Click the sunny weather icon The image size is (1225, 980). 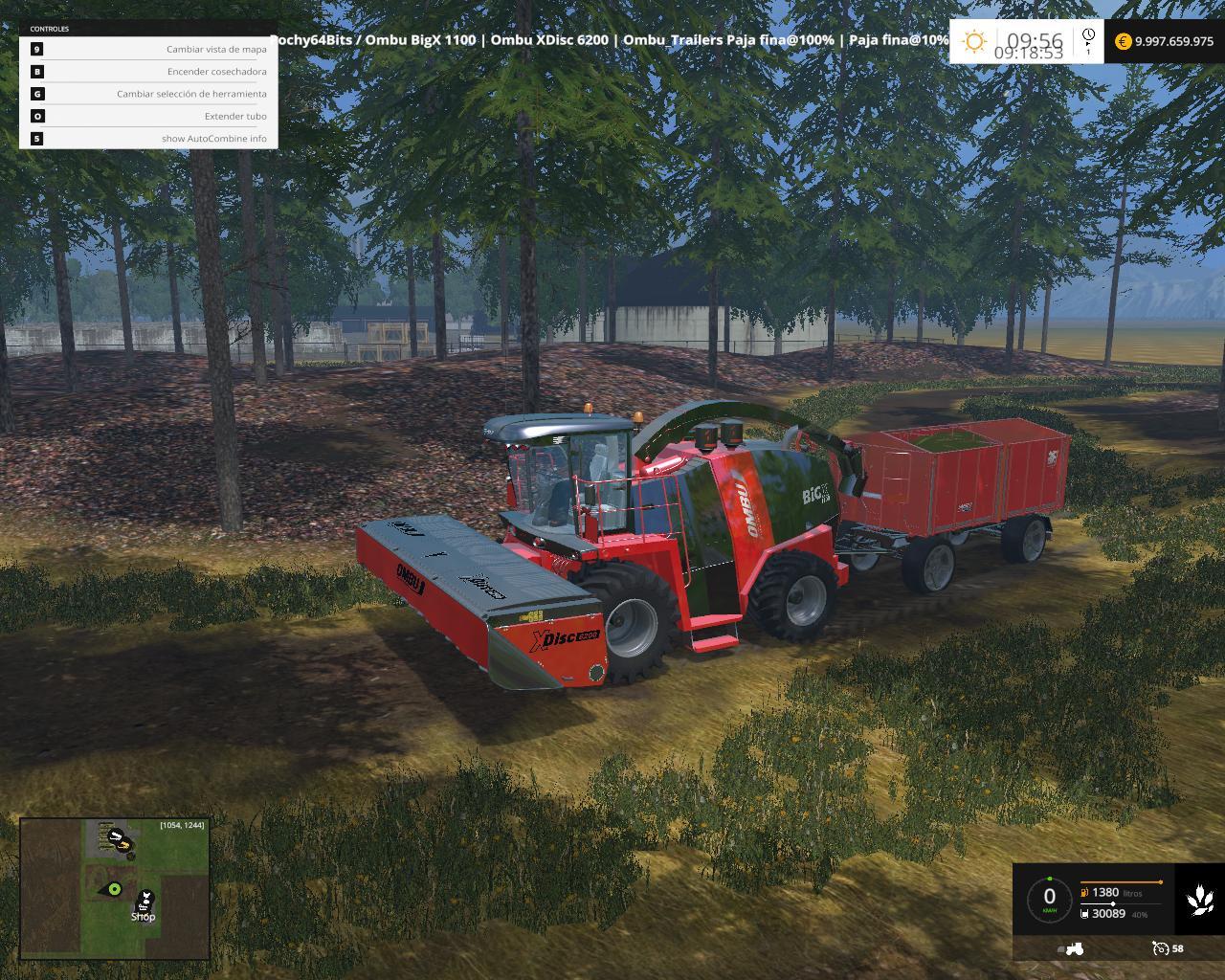[974, 41]
